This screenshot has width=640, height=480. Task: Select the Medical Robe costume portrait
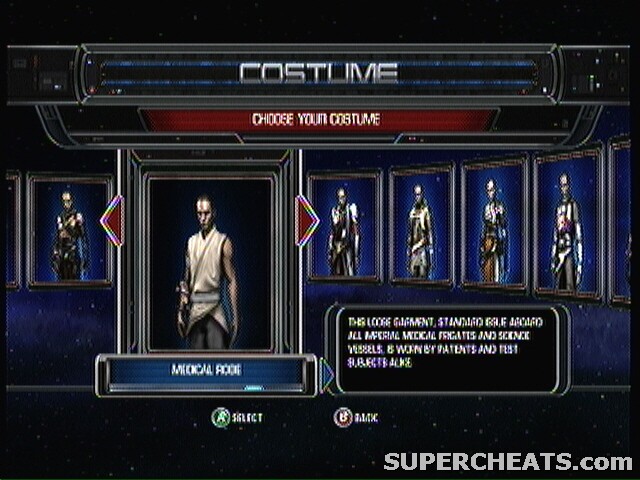coord(209,263)
